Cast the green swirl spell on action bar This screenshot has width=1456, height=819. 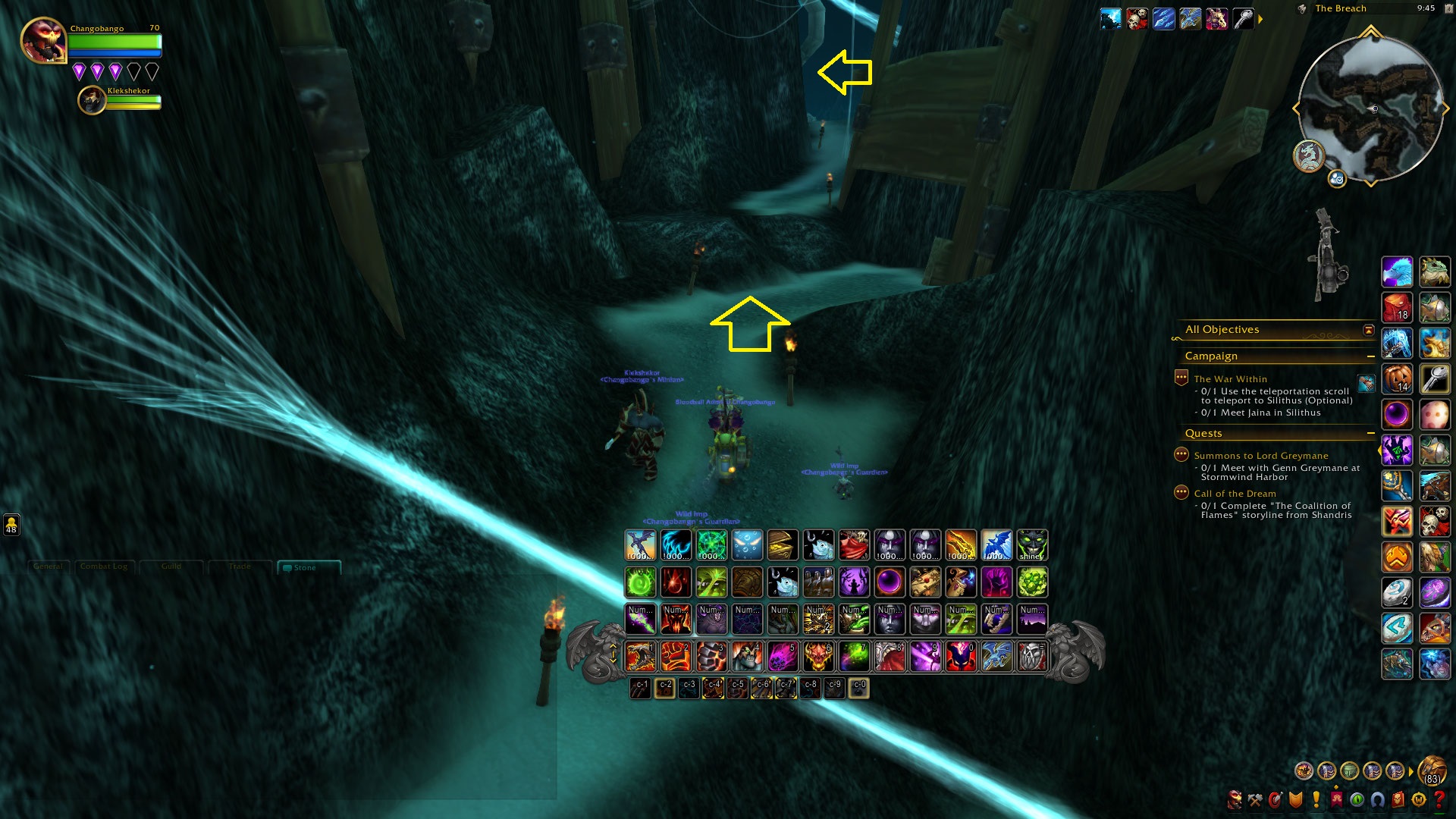[x=640, y=582]
